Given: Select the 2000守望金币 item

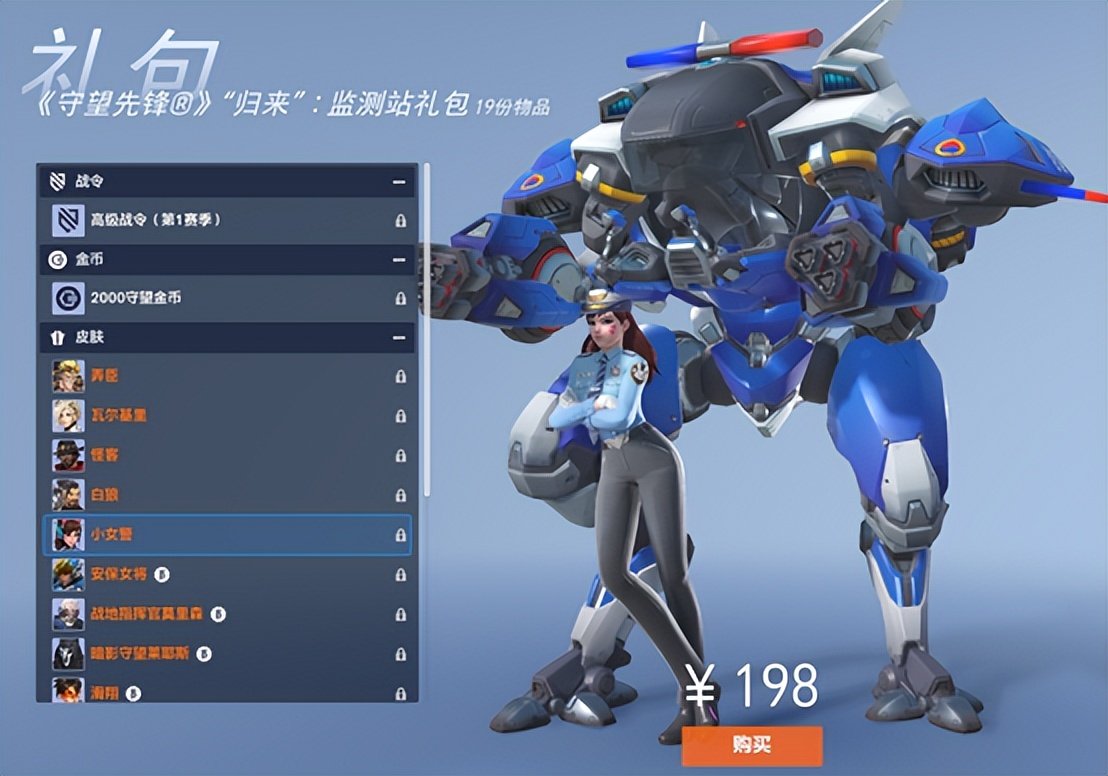Looking at the screenshot, I should (x=228, y=298).
